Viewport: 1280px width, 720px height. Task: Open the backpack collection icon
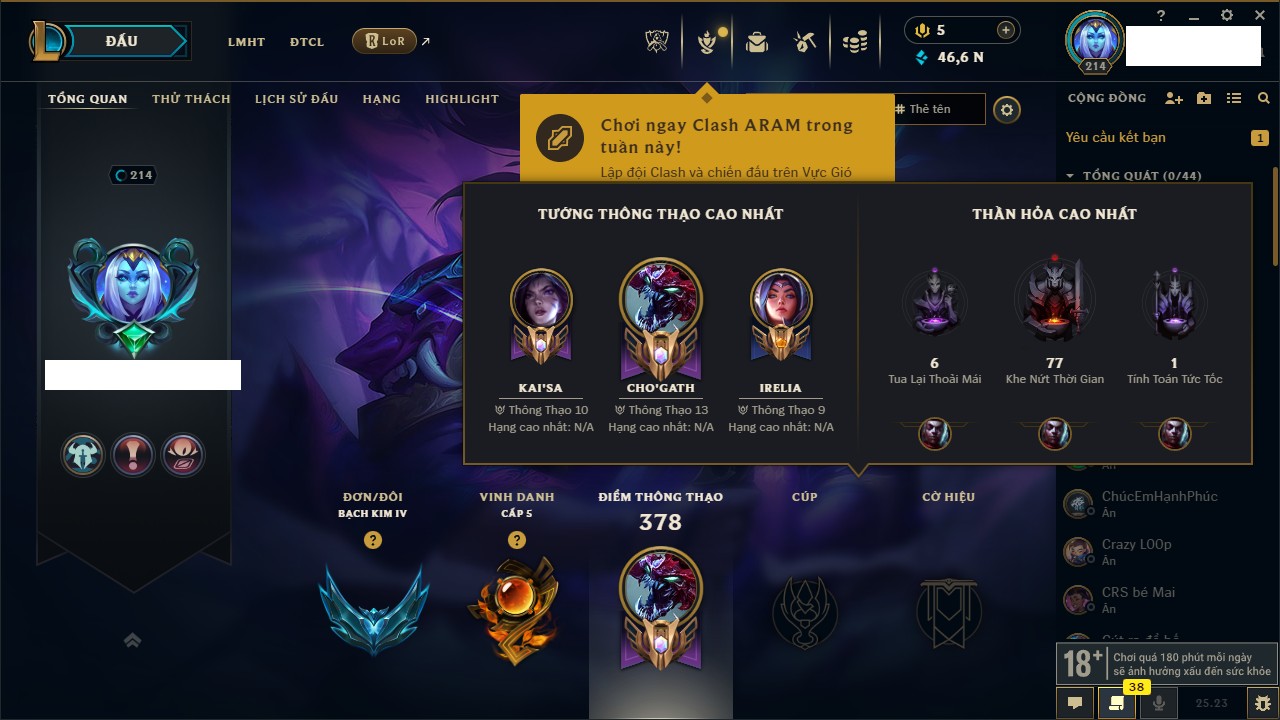[757, 42]
